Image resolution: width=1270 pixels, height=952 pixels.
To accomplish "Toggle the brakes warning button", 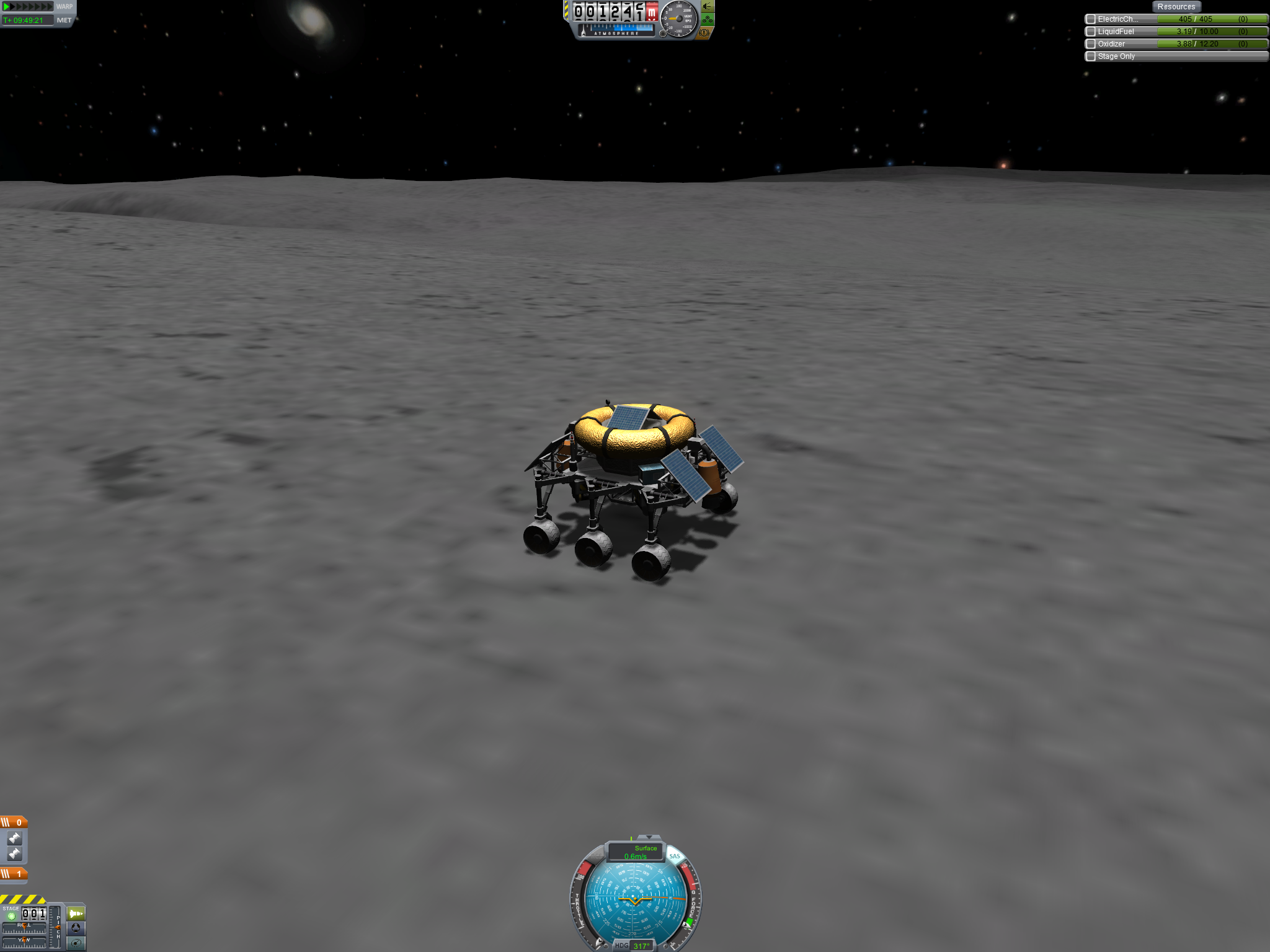I will click(x=704, y=33).
